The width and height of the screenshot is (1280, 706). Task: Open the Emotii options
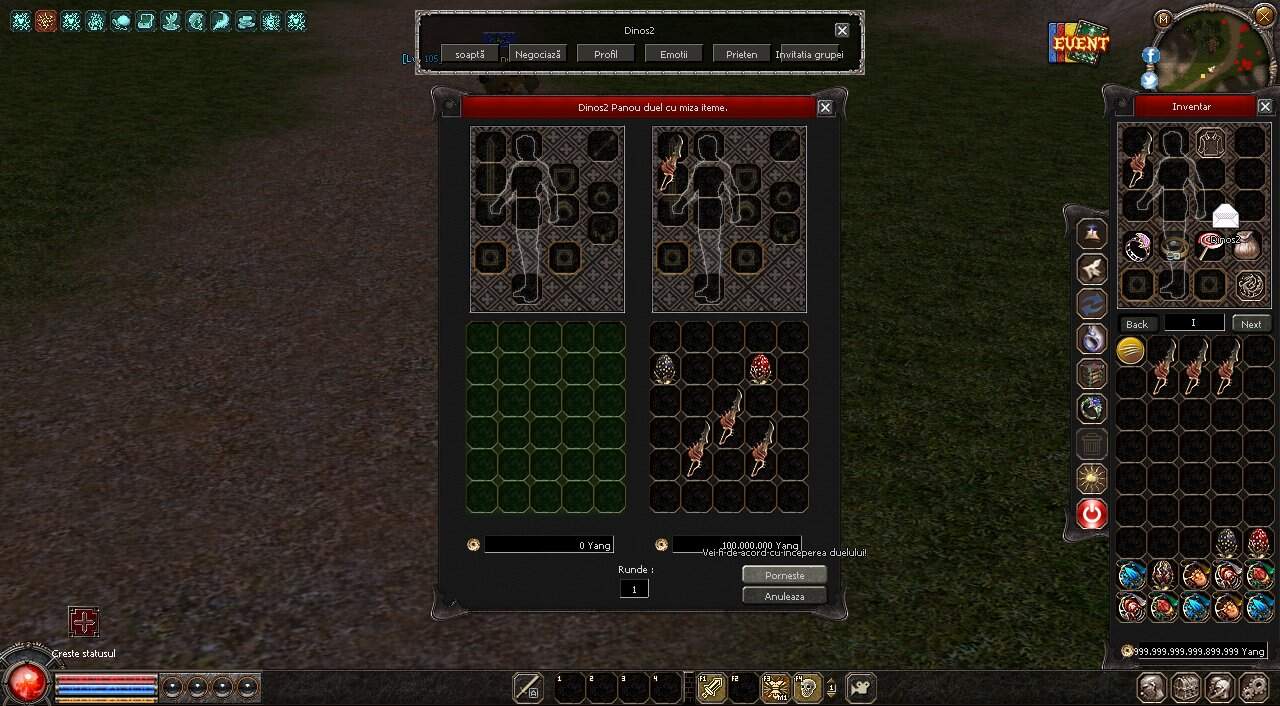tap(674, 54)
